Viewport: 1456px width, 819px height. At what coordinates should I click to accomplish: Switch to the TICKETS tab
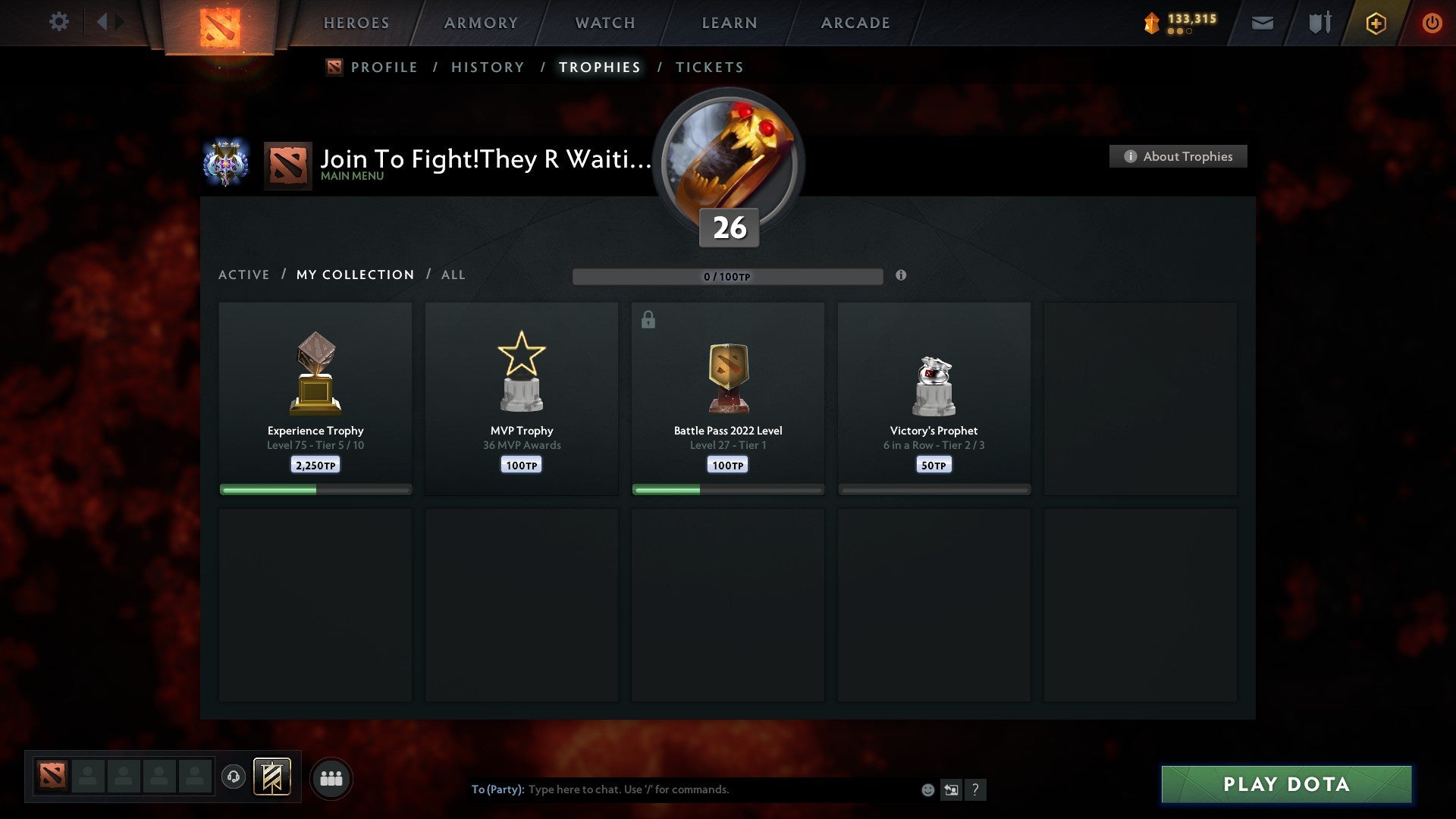coord(709,67)
